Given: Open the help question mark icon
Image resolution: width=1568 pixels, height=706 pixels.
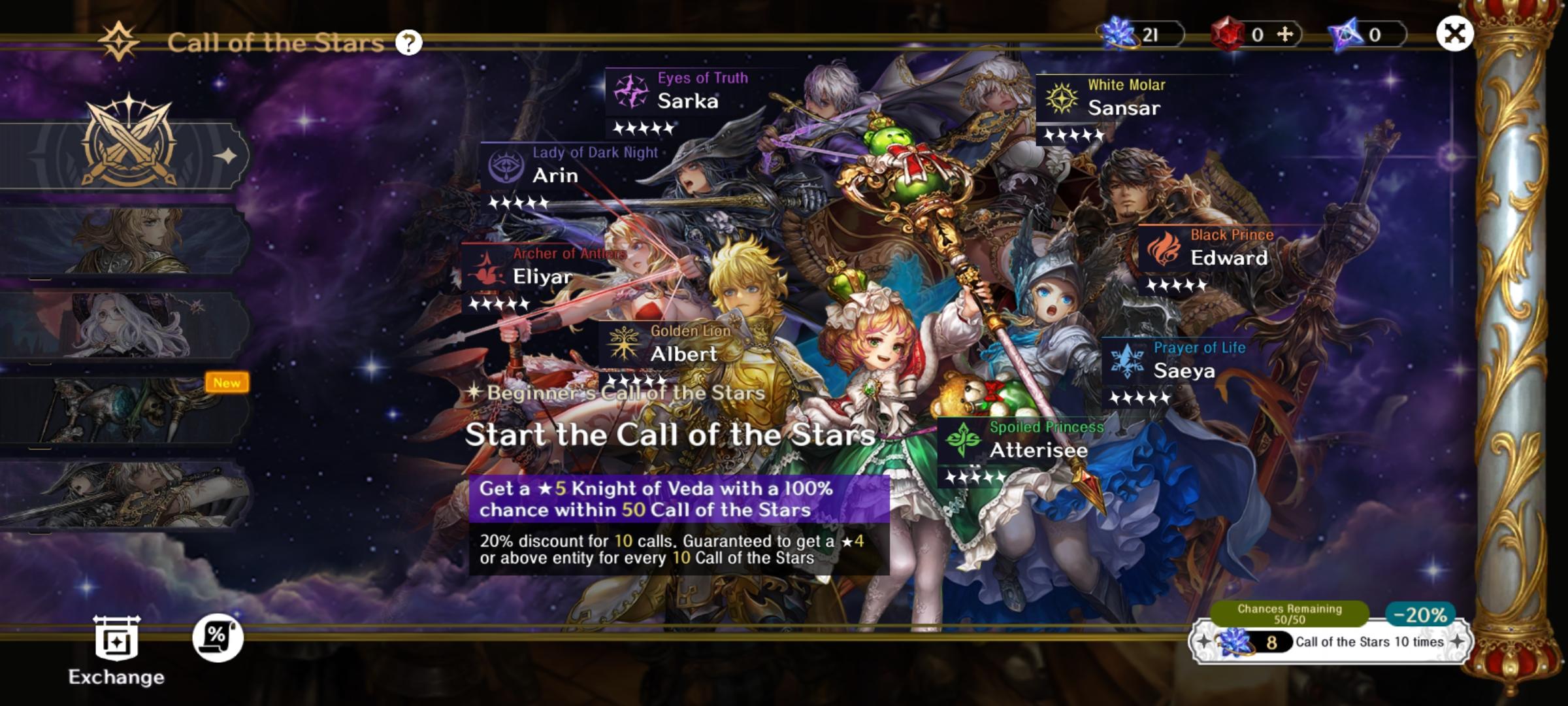Looking at the screenshot, I should click(x=409, y=43).
